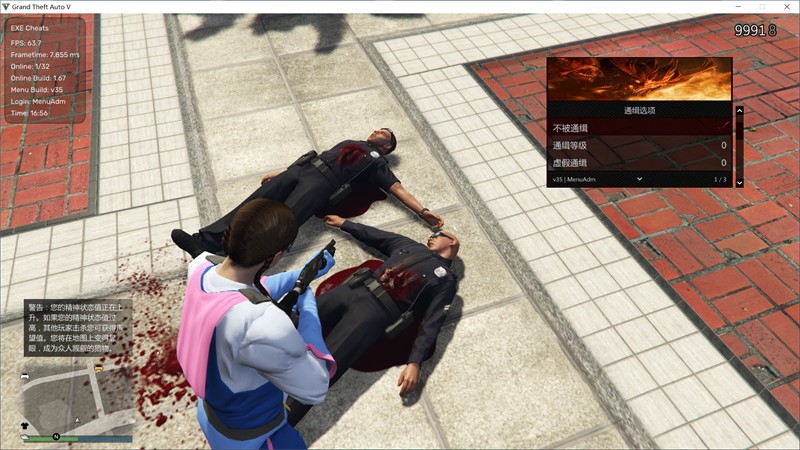Click the dragon banner of the cheat menu
This screenshot has width=800, height=450.
[639, 79]
